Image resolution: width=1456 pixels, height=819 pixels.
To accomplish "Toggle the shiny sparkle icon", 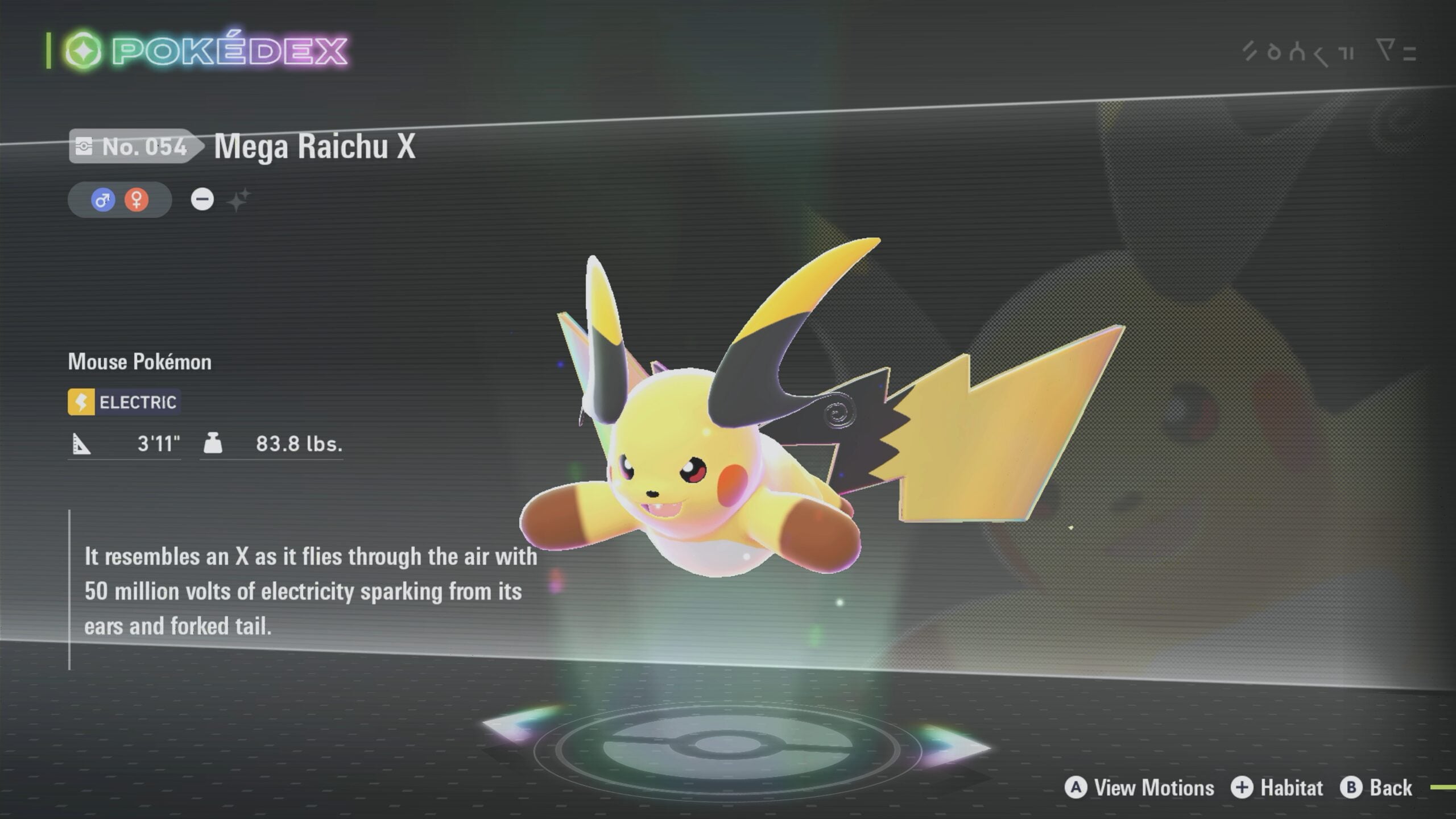I will [x=238, y=200].
